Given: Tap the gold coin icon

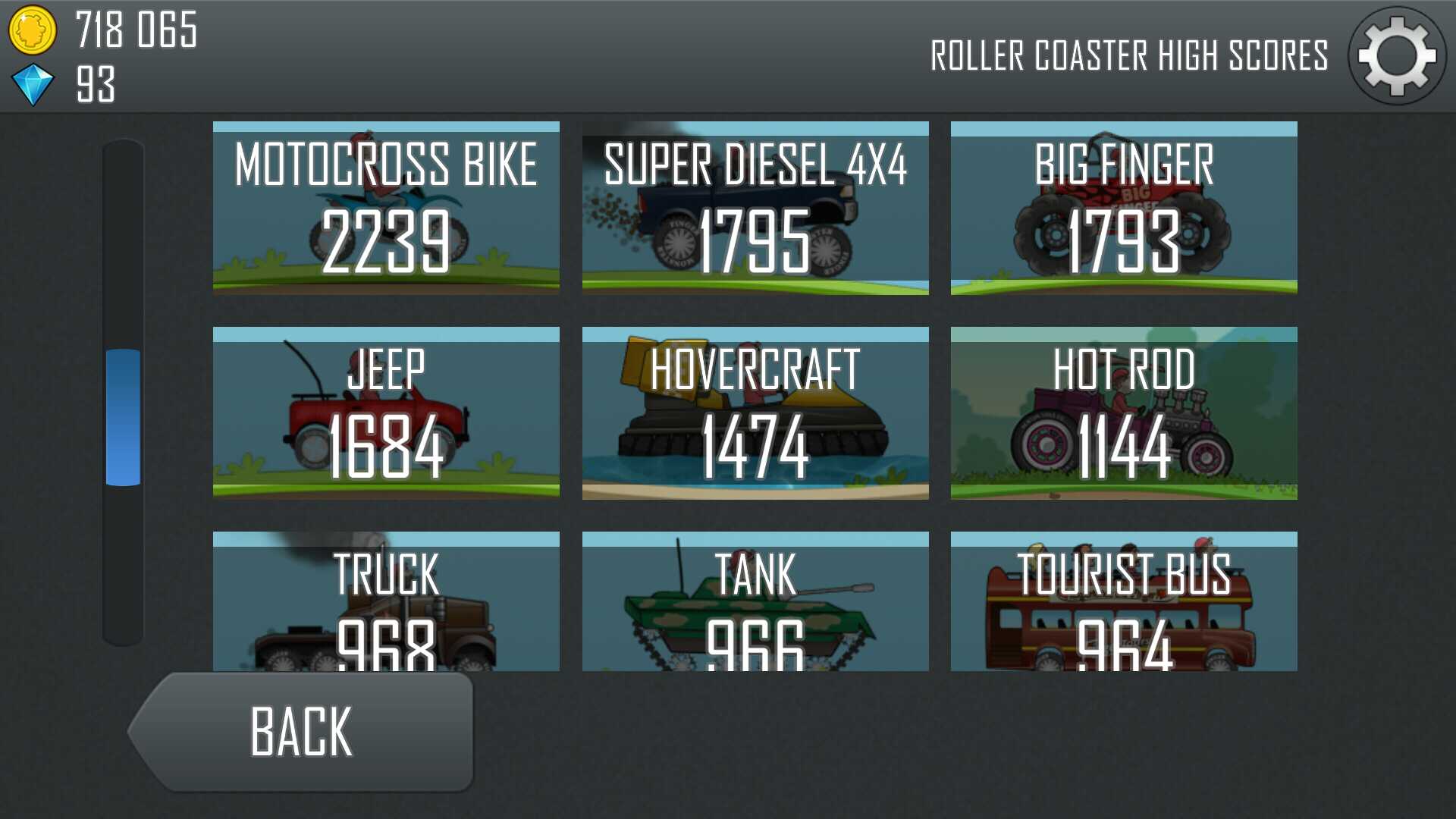Looking at the screenshot, I should coord(32,30).
